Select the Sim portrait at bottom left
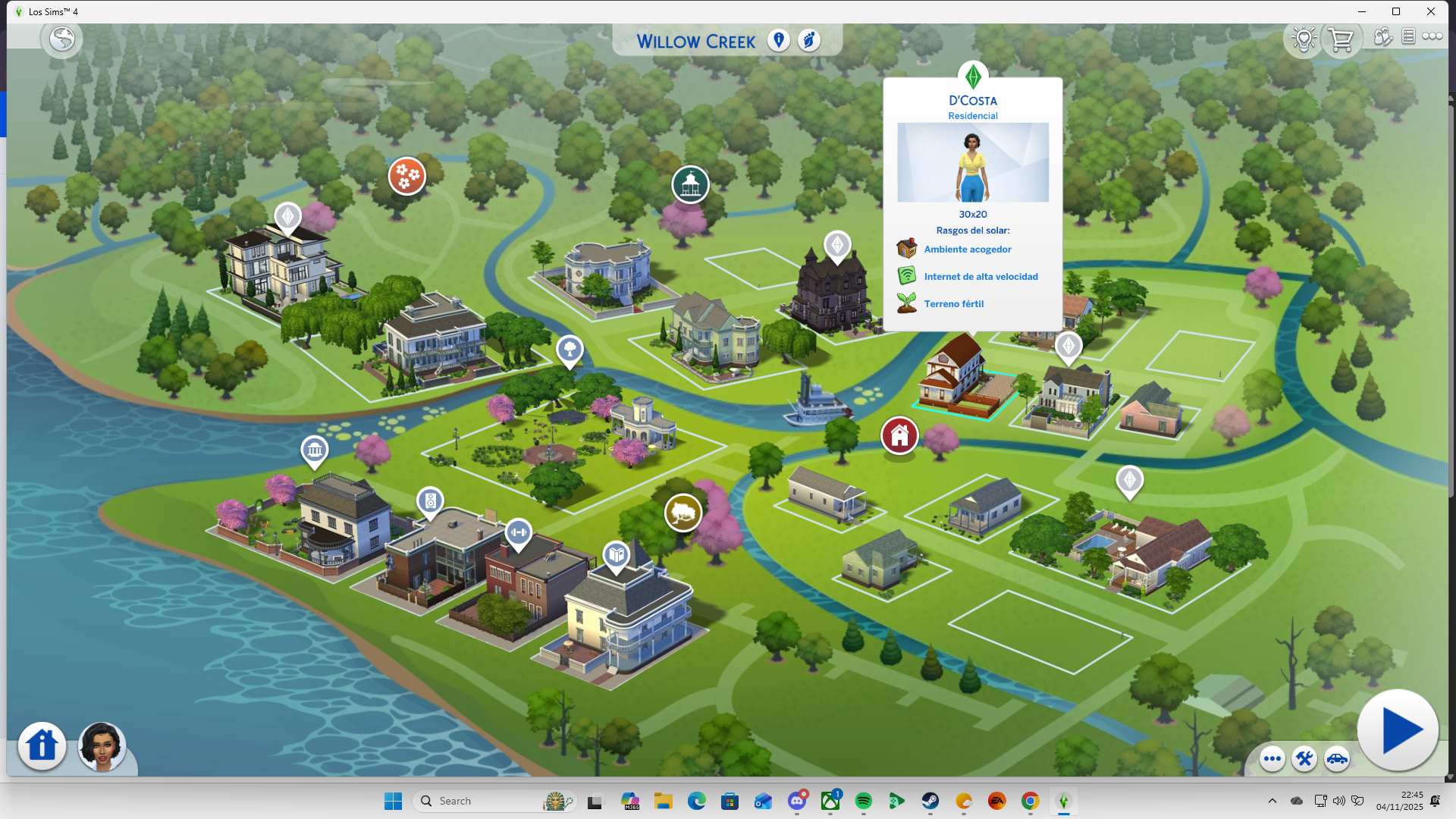 click(102, 746)
